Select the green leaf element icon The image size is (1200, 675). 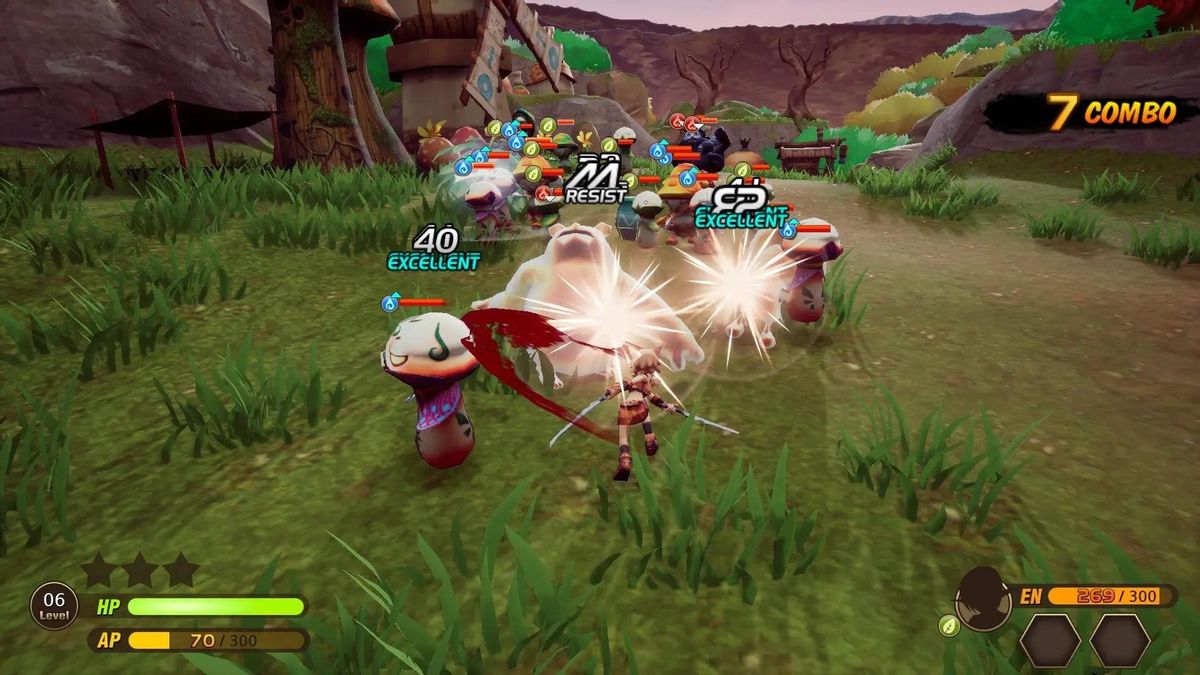coord(948,626)
